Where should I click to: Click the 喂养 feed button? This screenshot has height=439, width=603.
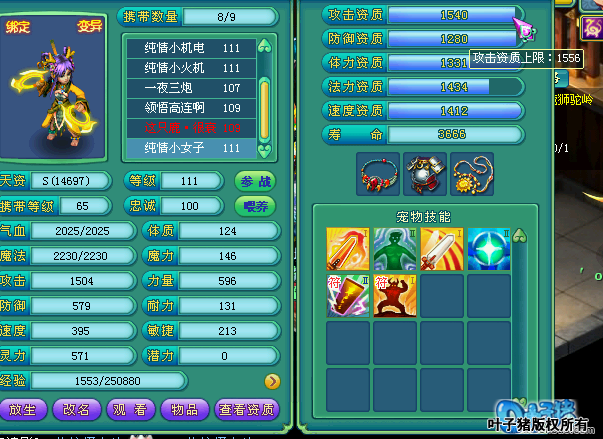pos(256,206)
